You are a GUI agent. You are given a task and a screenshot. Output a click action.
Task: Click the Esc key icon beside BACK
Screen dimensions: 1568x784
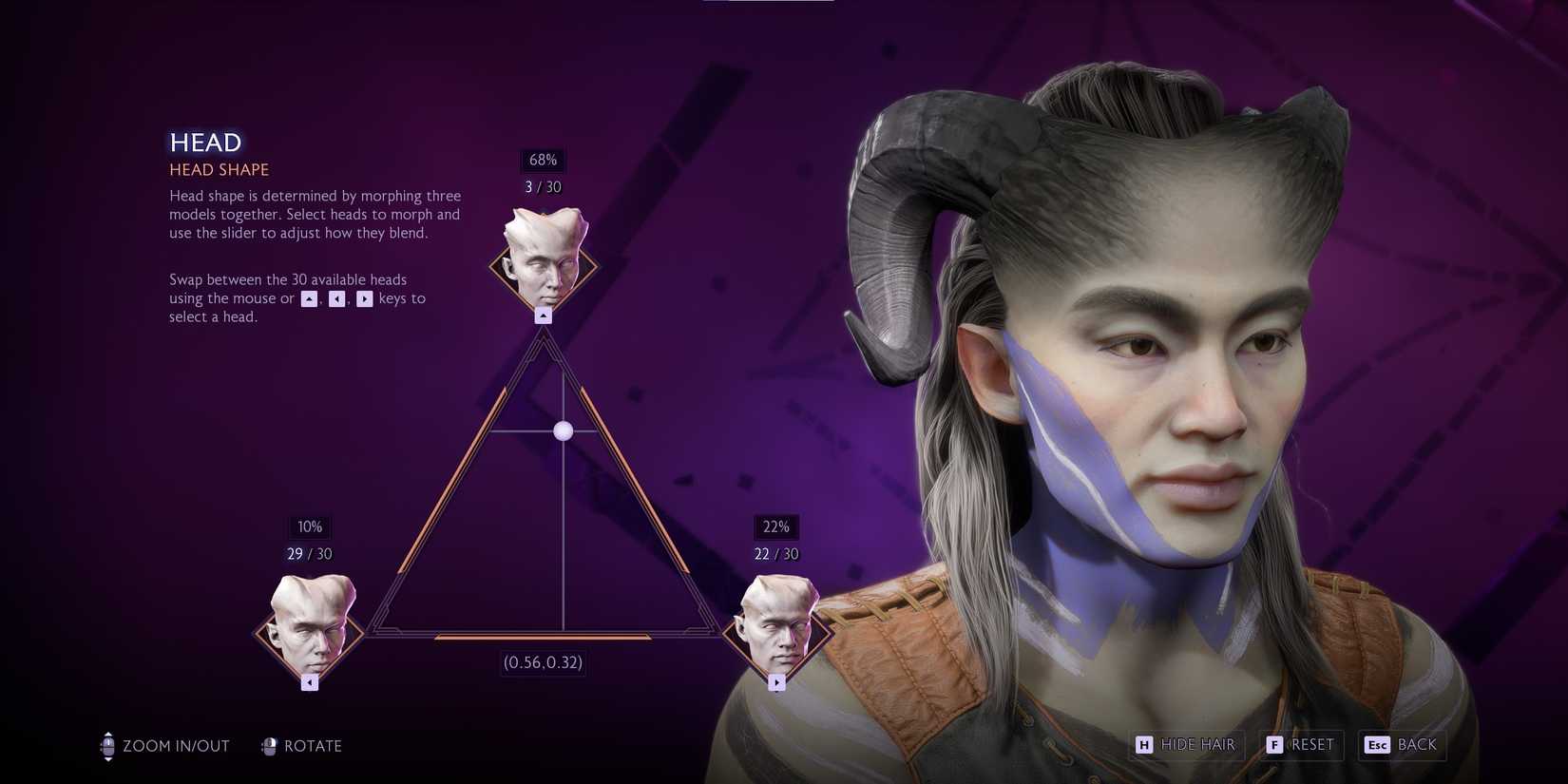1378,745
